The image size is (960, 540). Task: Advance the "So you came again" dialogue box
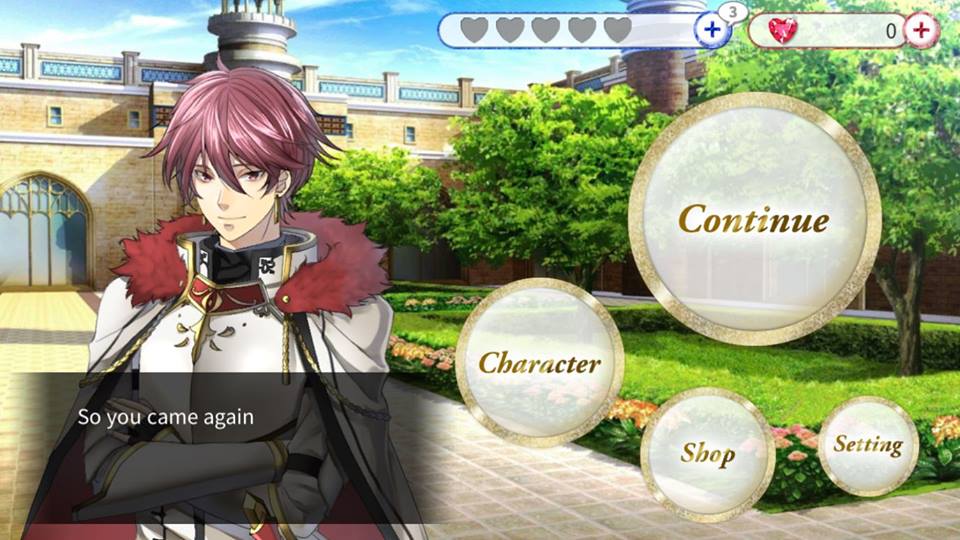coord(200,417)
